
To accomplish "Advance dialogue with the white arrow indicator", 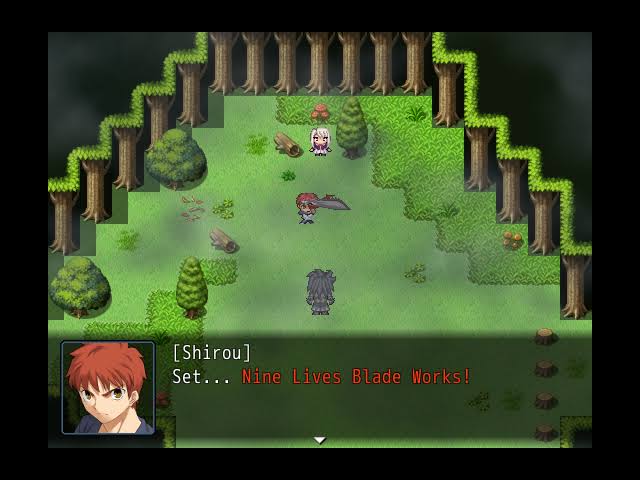I will pos(320,440).
